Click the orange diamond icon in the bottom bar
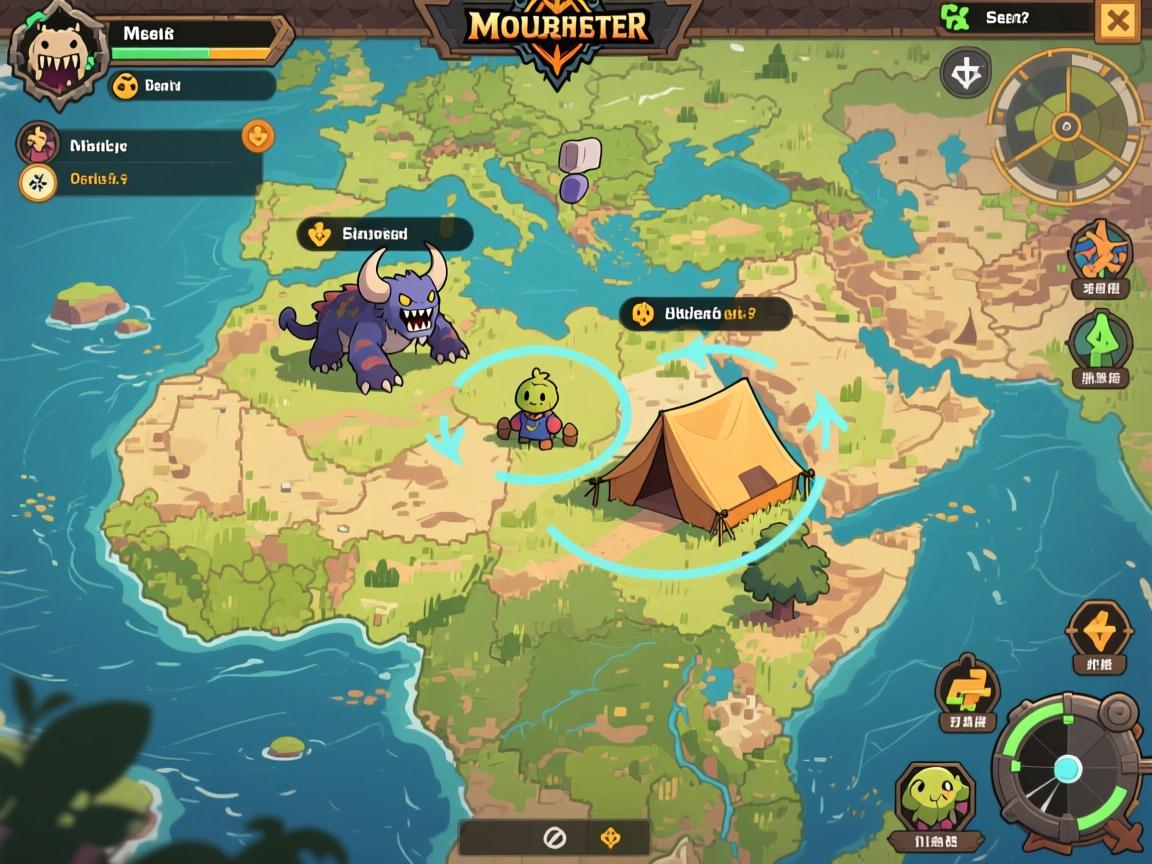Screen dimensions: 1152x864 tap(610, 838)
